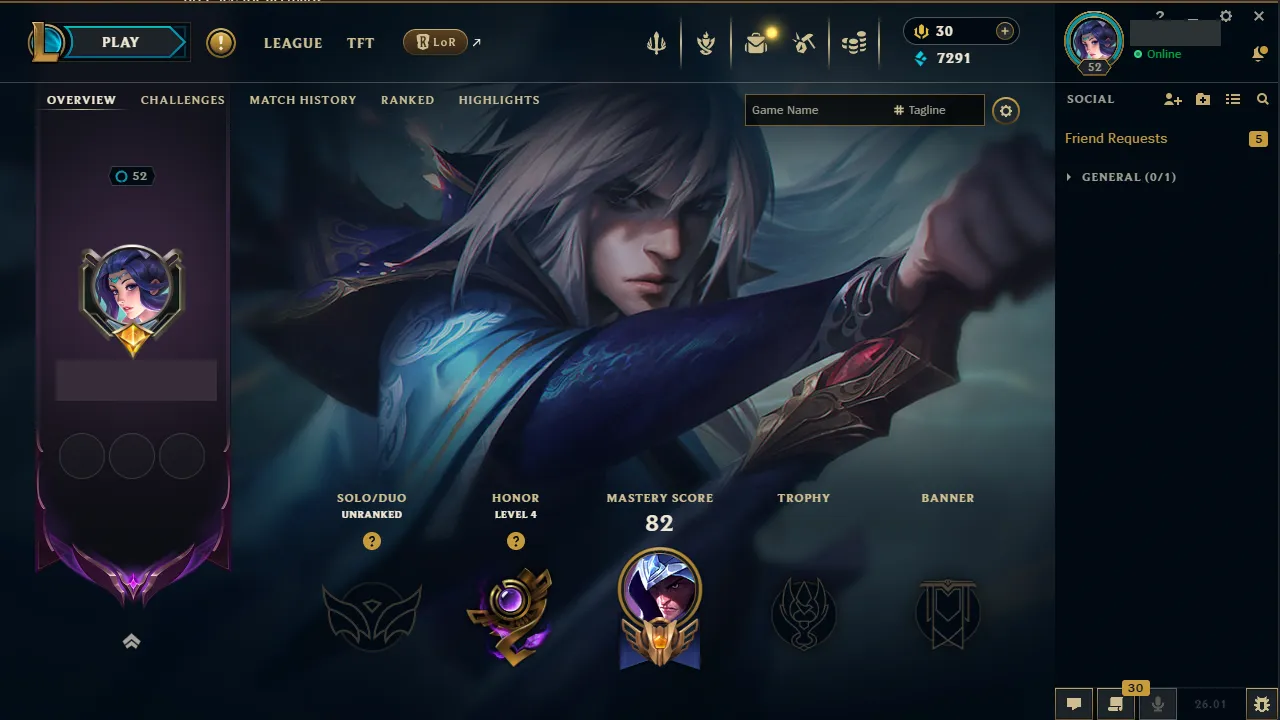The height and width of the screenshot is (720, 1280).
Task: Open Clash via the trident icon
Action: [x=655, y=42]
